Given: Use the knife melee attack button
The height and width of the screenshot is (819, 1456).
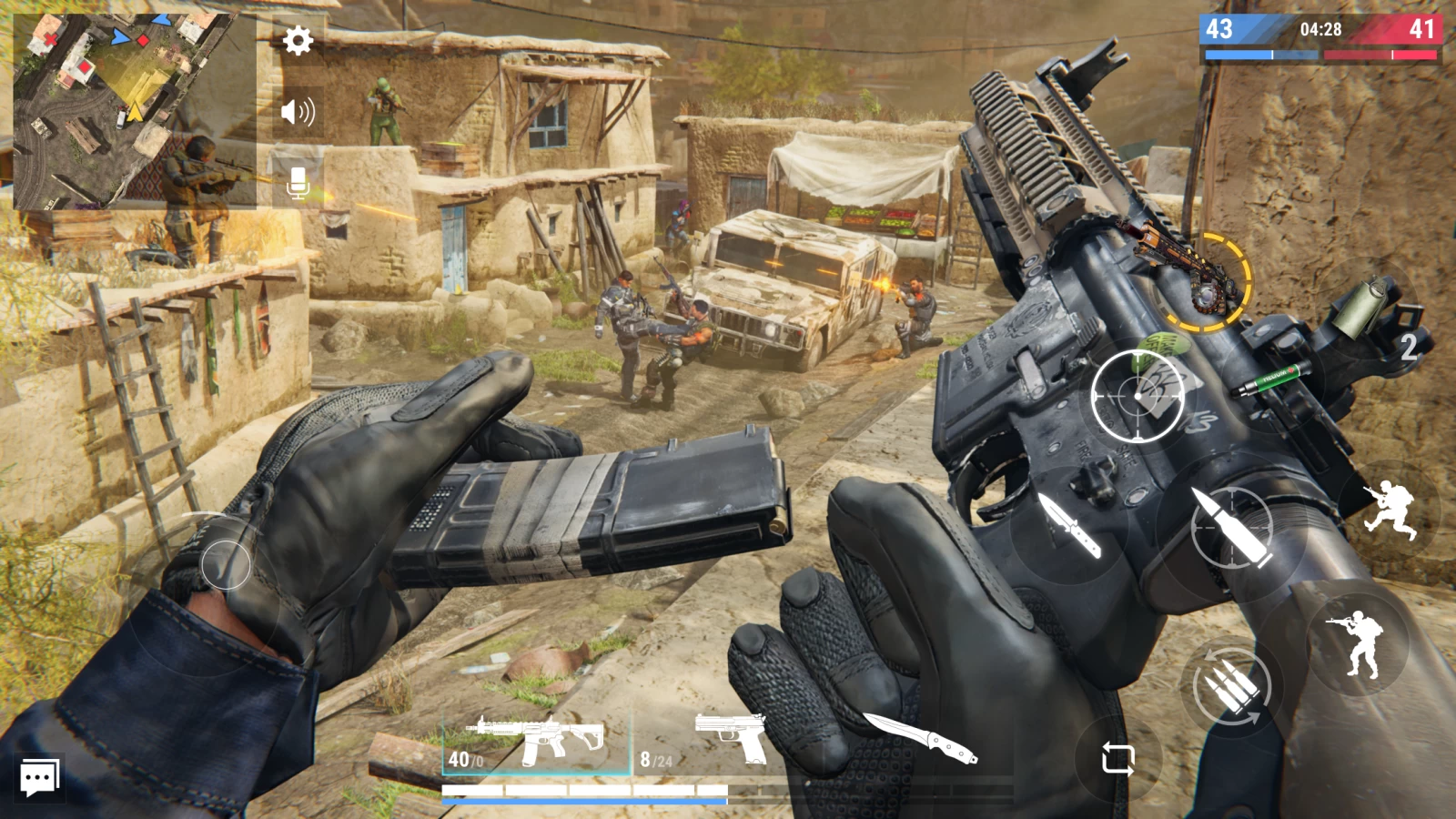Looking at the screenshot, I should pos(1070,526).
